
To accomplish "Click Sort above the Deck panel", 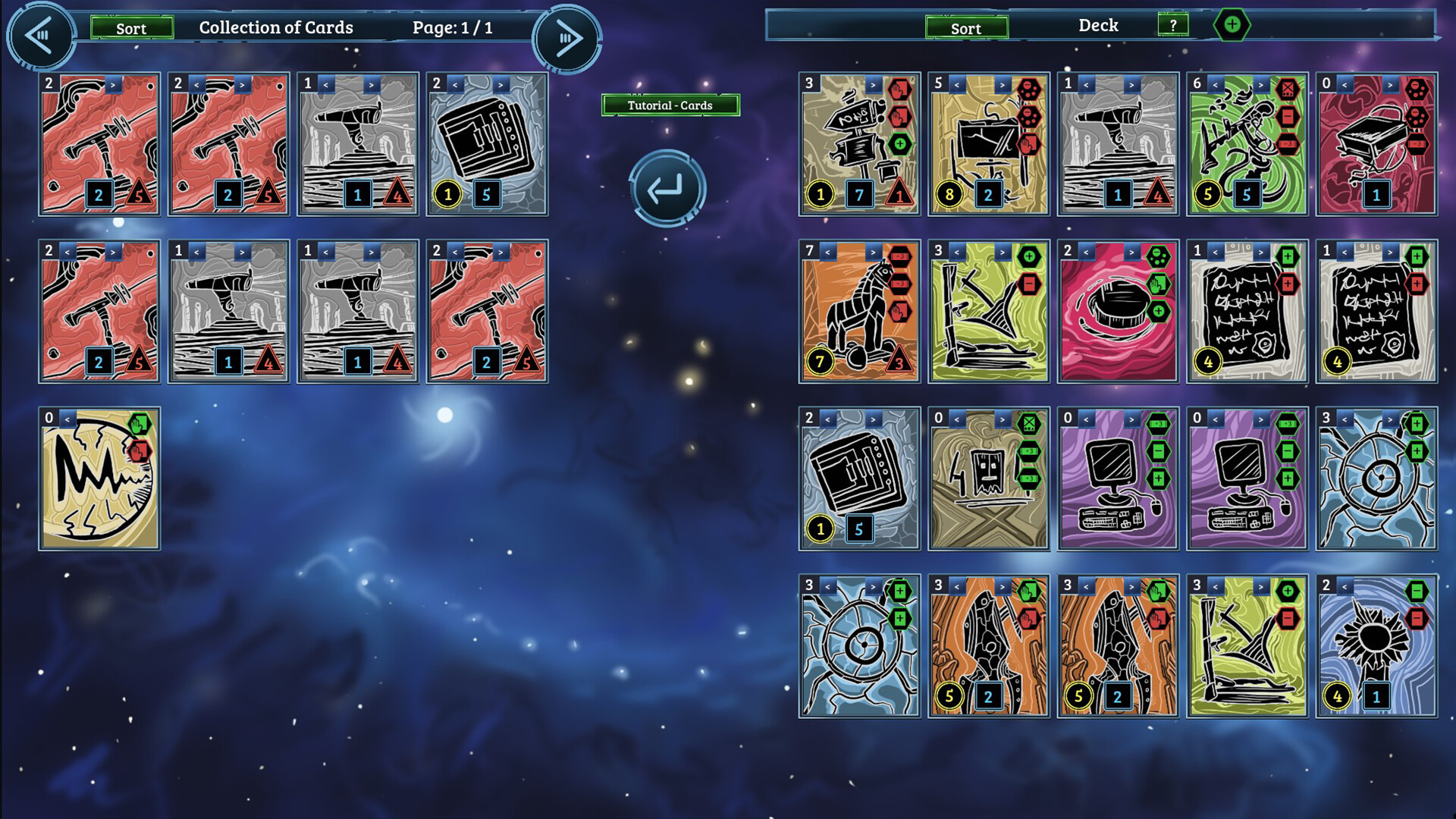I will tap(966, 28).
